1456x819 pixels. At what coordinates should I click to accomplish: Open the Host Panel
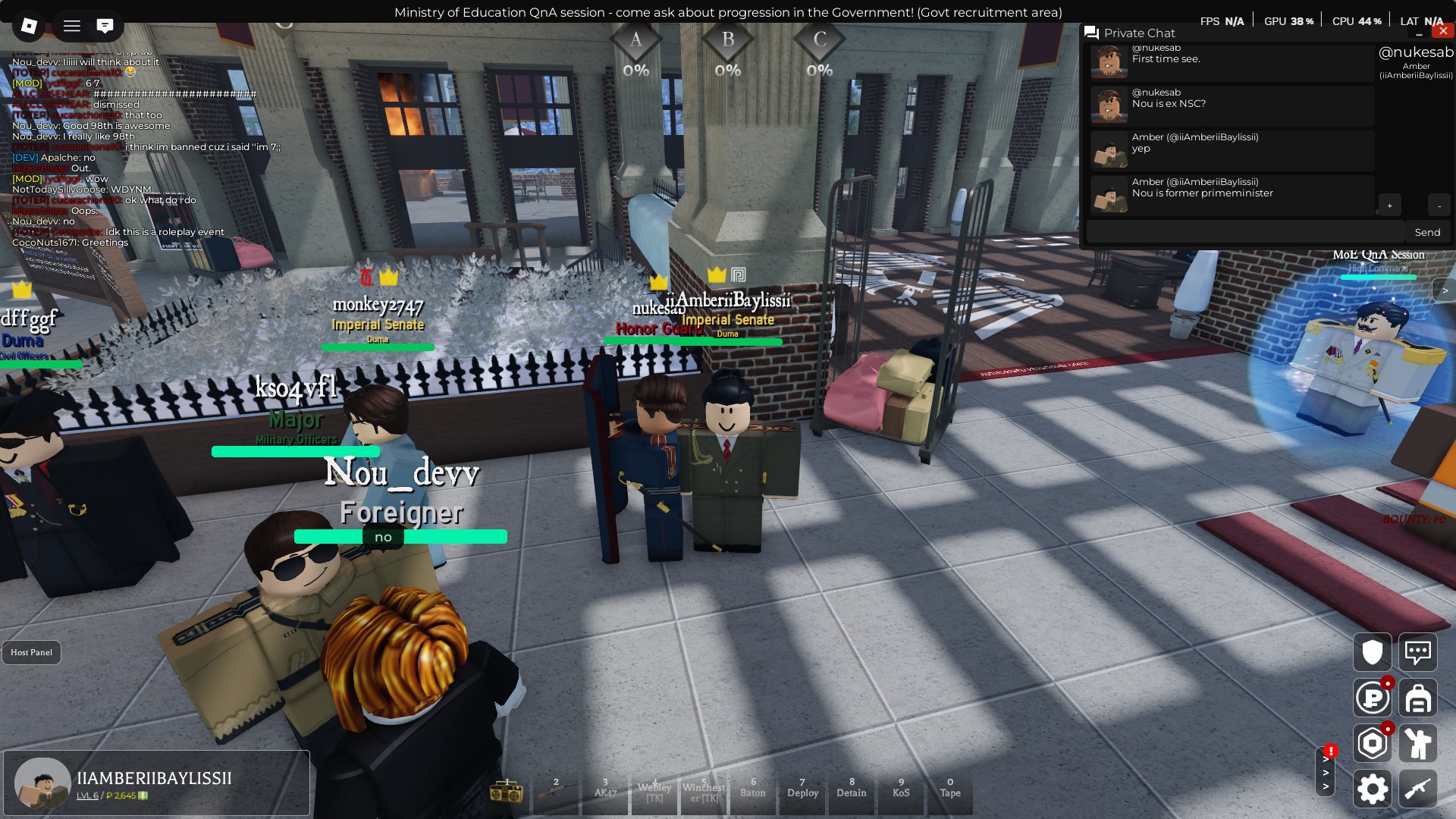[31, 652]
